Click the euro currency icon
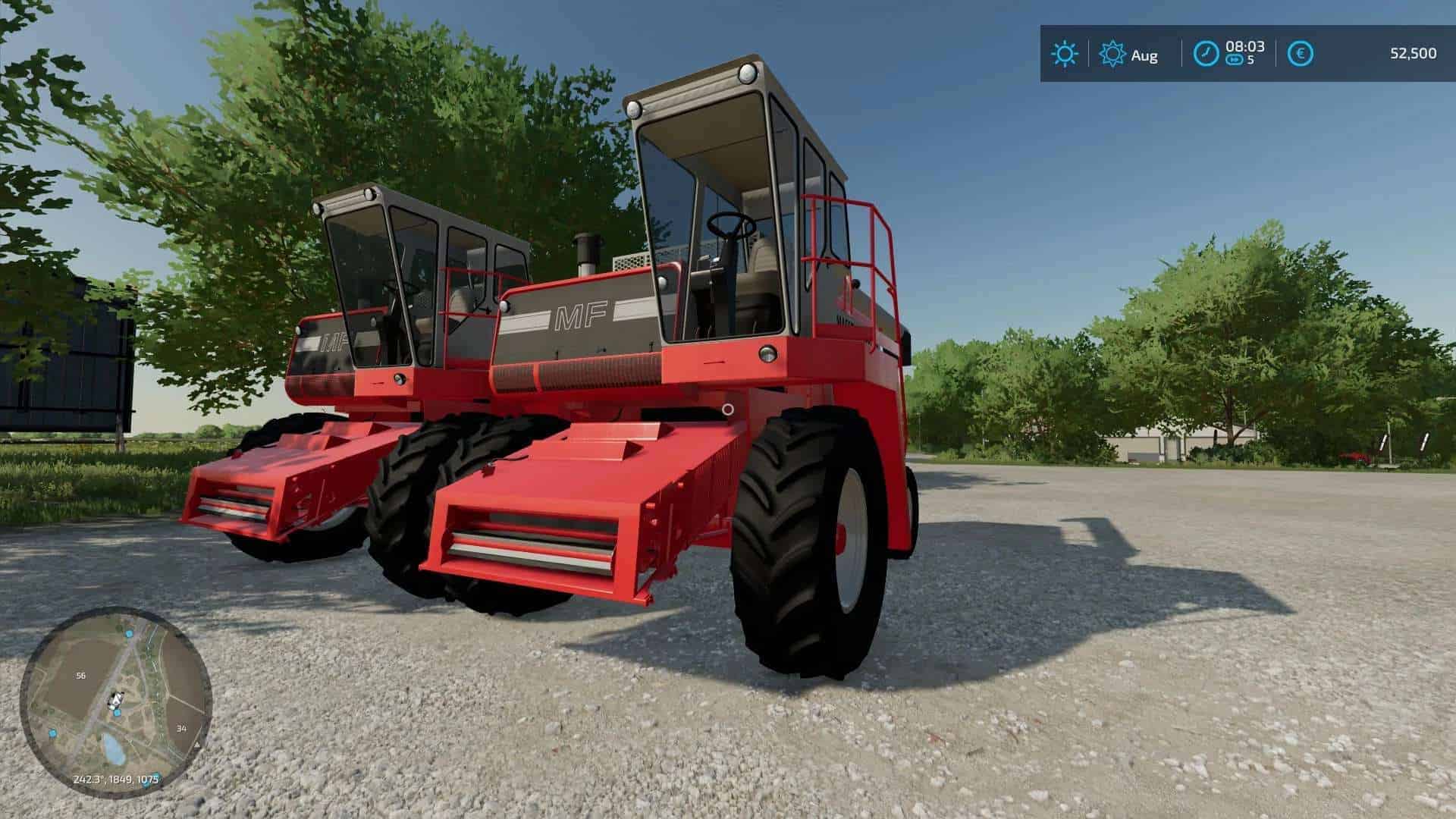Viewport: 1456px width, 819px height. (1301, 52)
